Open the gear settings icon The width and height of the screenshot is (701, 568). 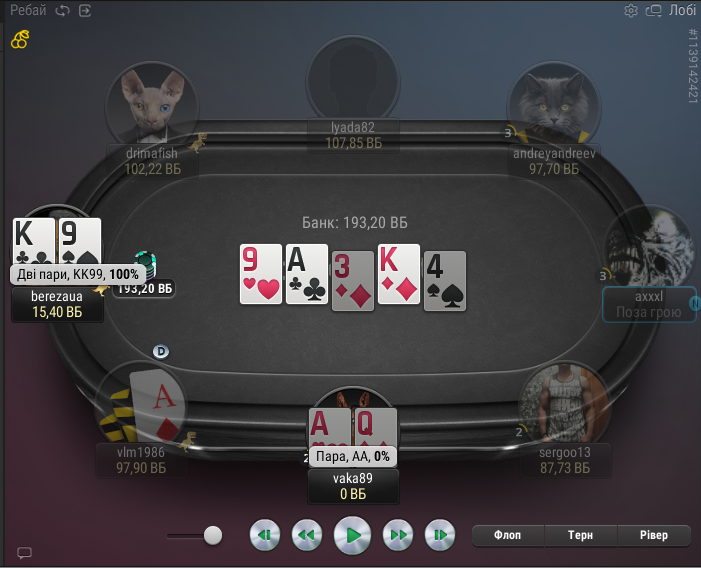[631, 11]
